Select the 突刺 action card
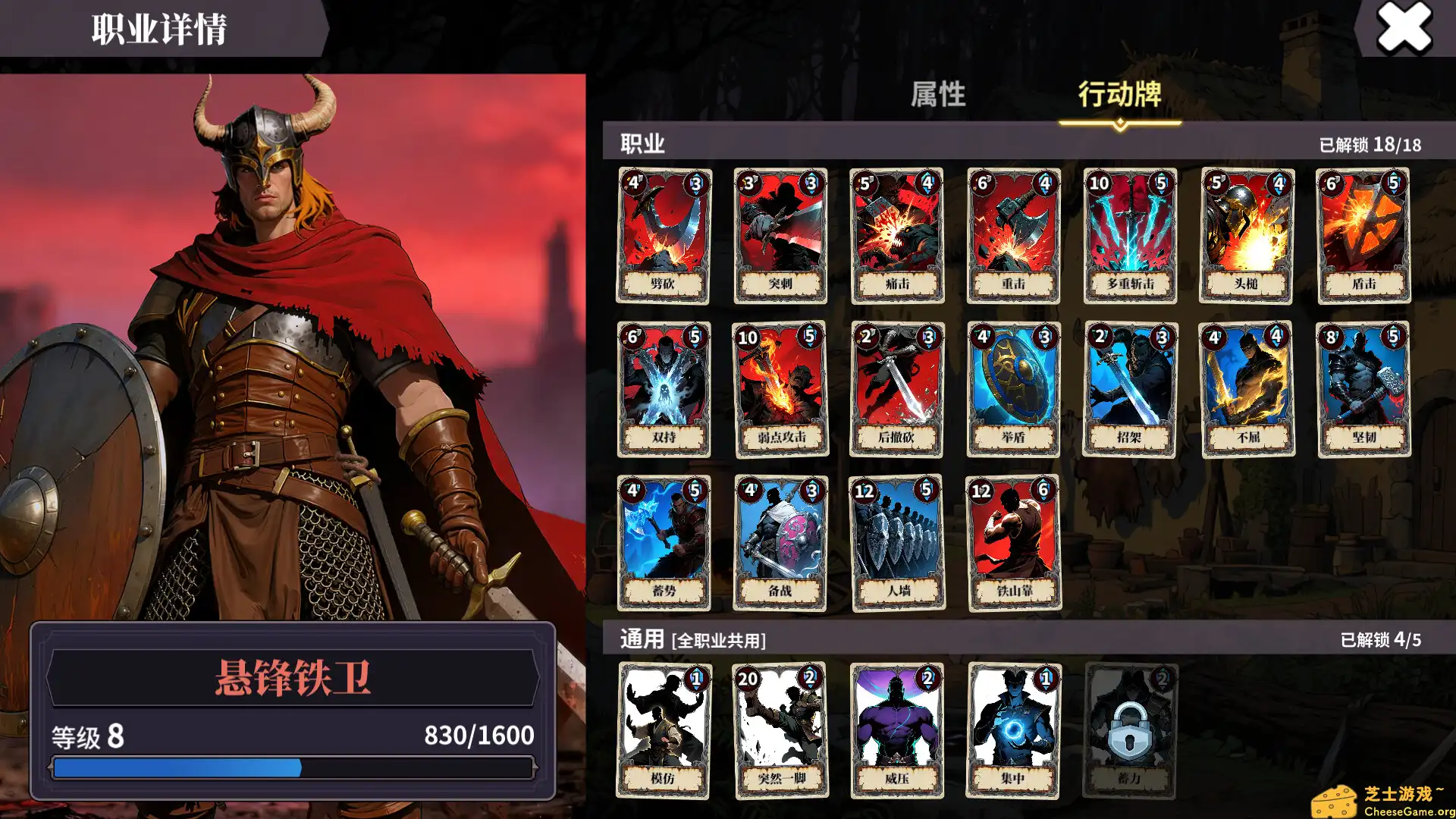Image resolution: width=1456 pixels, height=819 pixels. coord(780,234)
